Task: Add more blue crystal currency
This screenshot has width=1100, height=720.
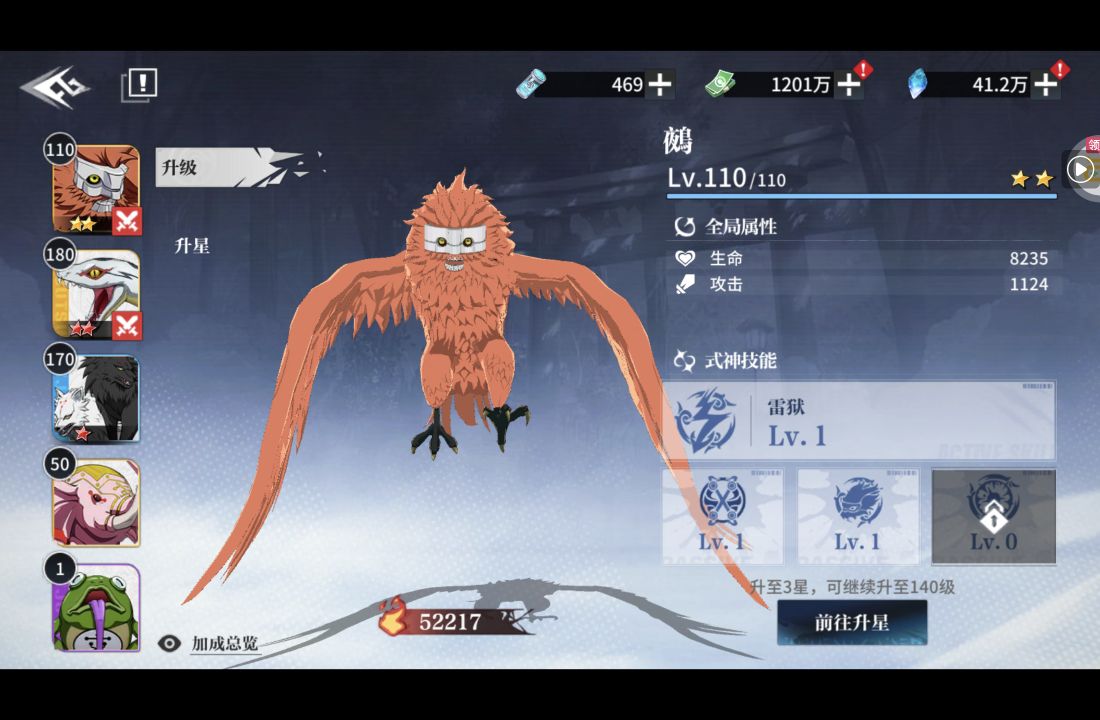Action: 1044,85
